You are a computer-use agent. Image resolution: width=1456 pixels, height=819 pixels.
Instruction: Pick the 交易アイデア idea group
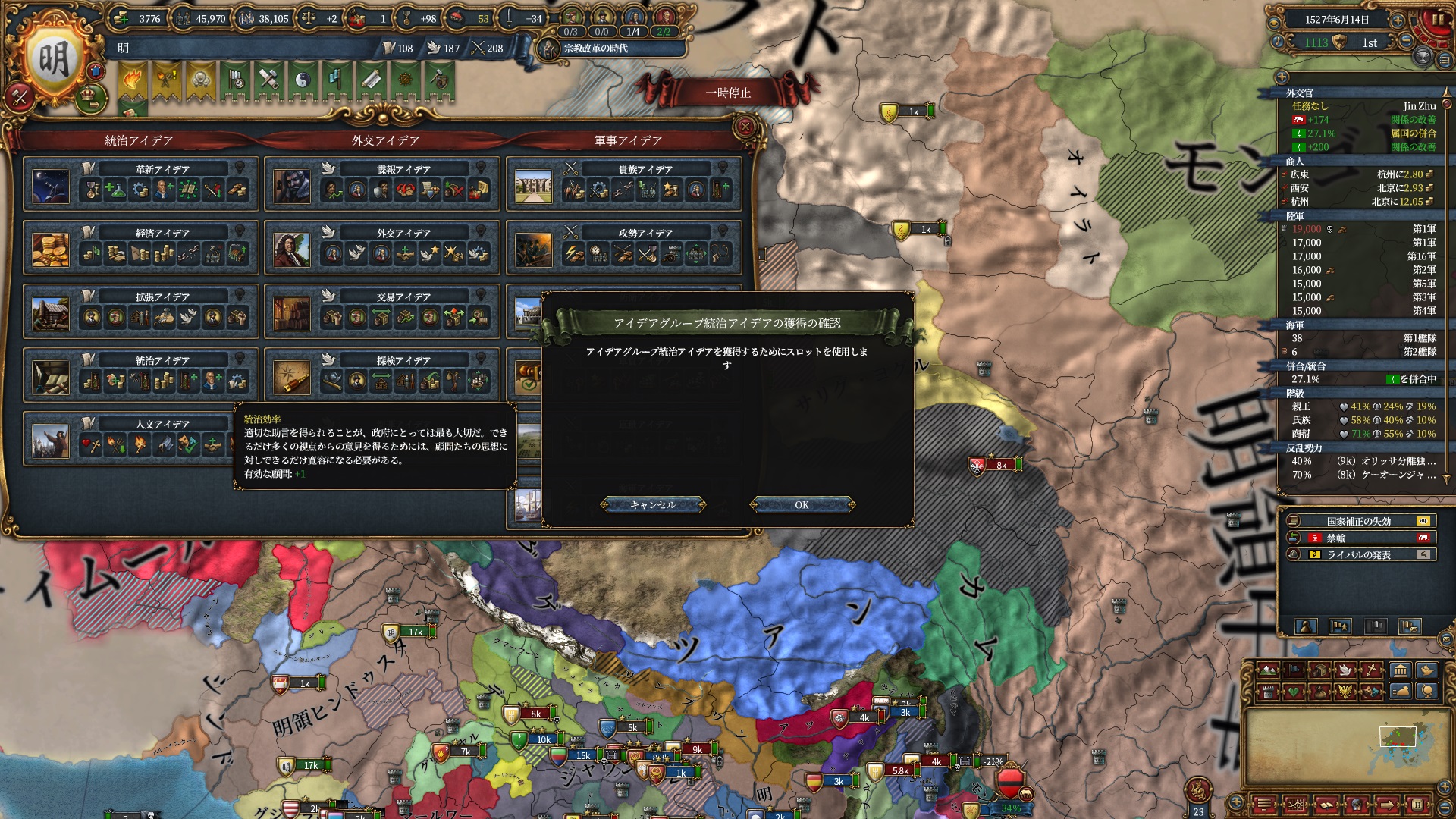coord(403,297)
